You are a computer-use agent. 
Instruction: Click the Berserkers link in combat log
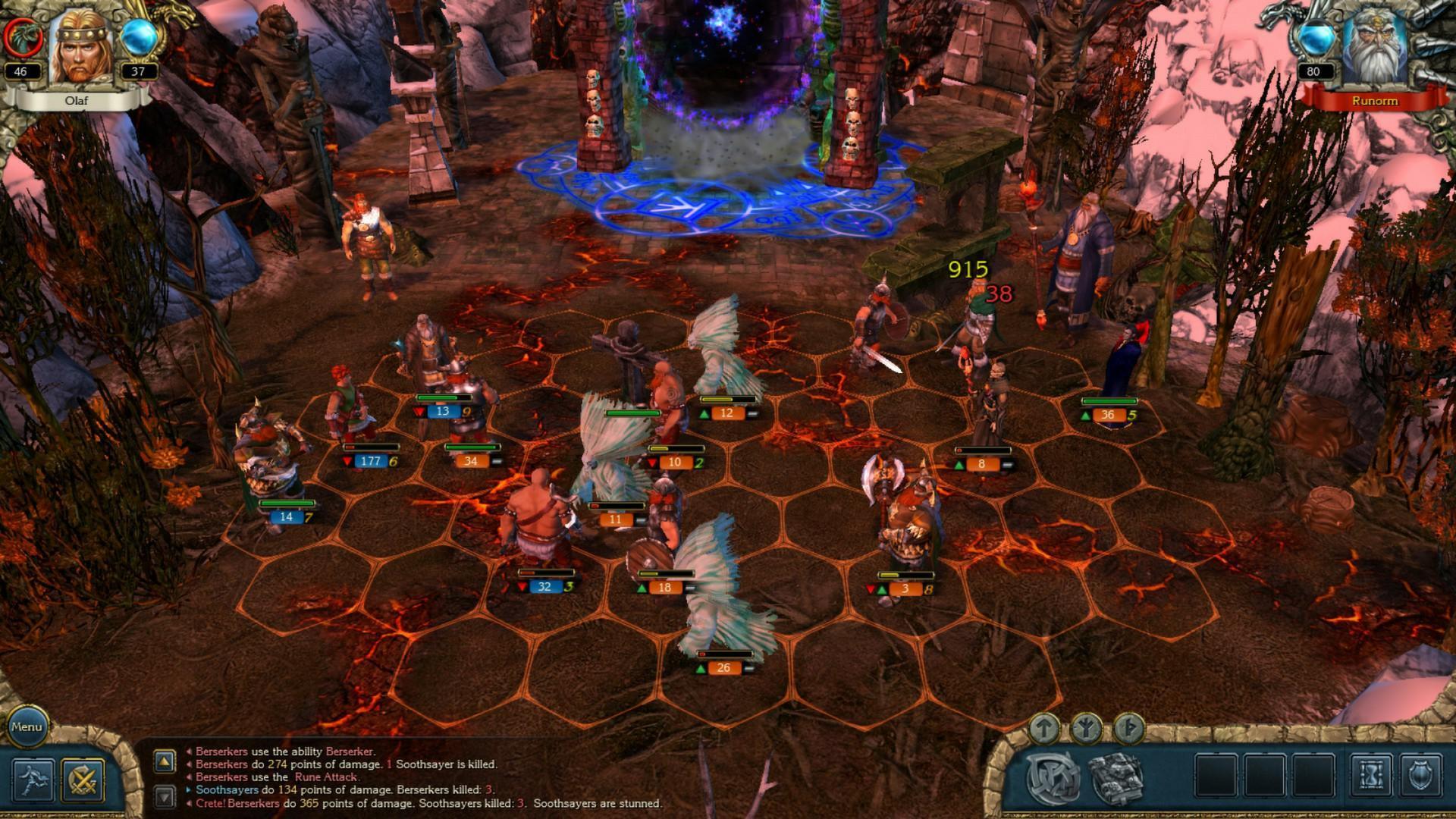pos(222,752)
